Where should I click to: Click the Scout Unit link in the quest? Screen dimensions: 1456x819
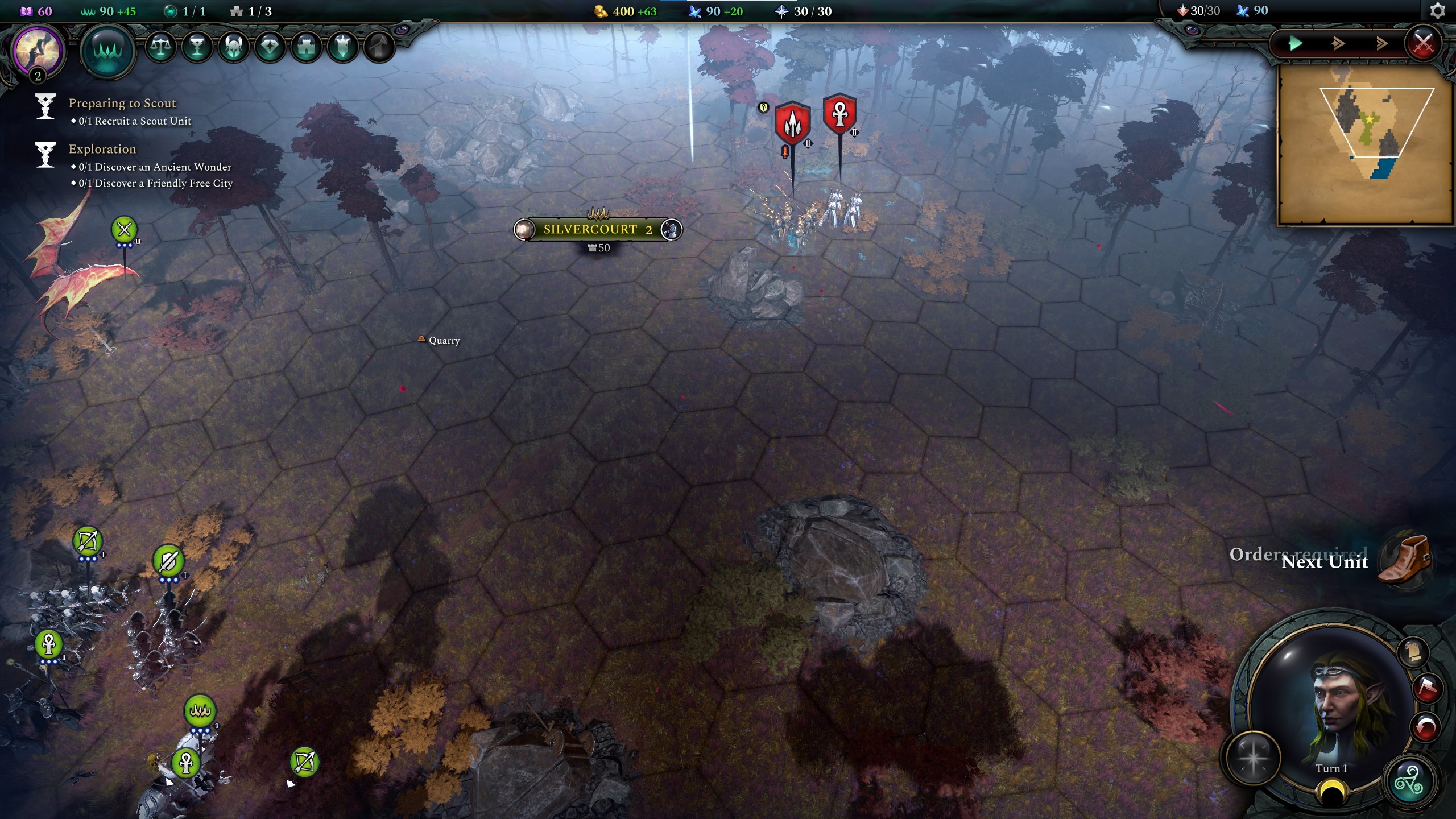pos(166,121)
